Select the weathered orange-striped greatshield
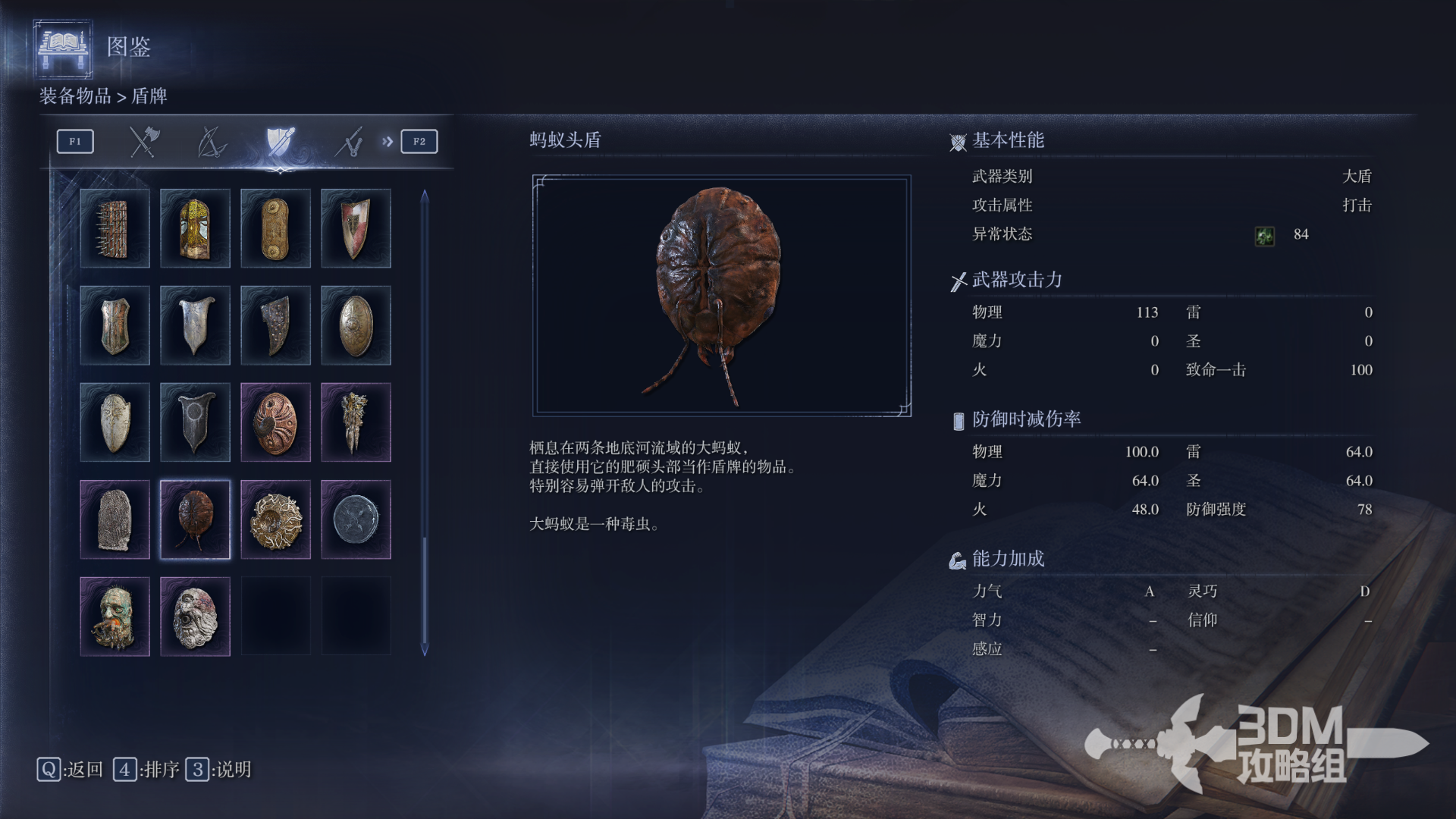This screenshot has height=819, width=1456. click(115, 325)
